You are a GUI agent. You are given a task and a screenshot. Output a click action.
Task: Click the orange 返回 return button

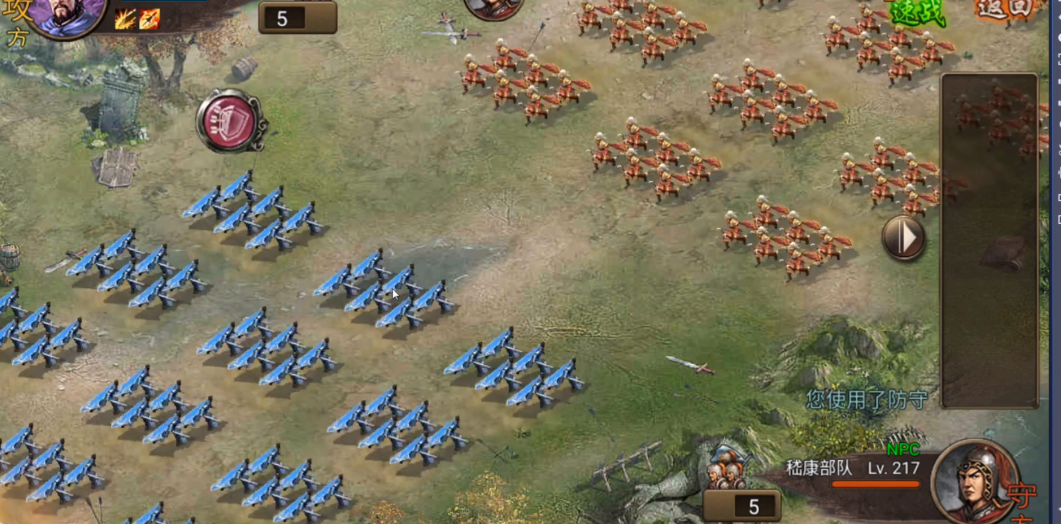coord(1003,10)
